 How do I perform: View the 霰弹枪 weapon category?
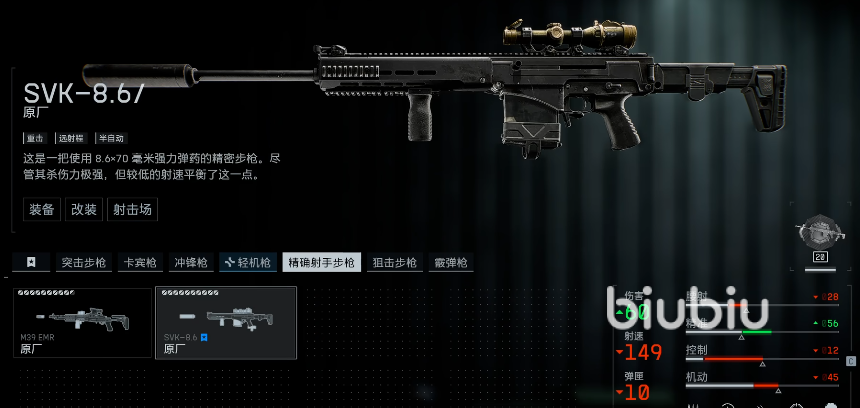coord(451,262)
